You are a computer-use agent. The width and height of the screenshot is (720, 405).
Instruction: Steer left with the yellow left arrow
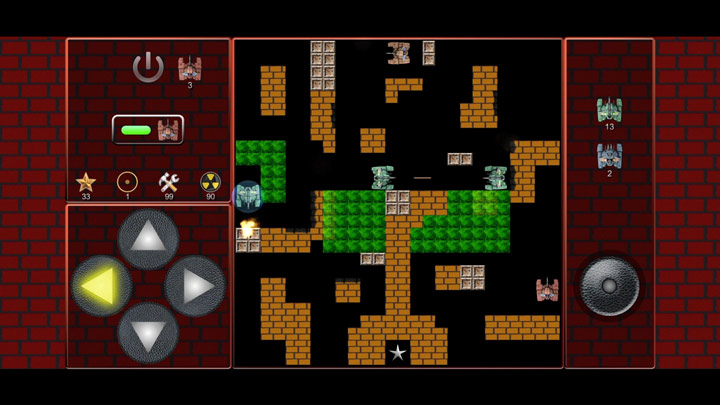(x=101, y=286)
